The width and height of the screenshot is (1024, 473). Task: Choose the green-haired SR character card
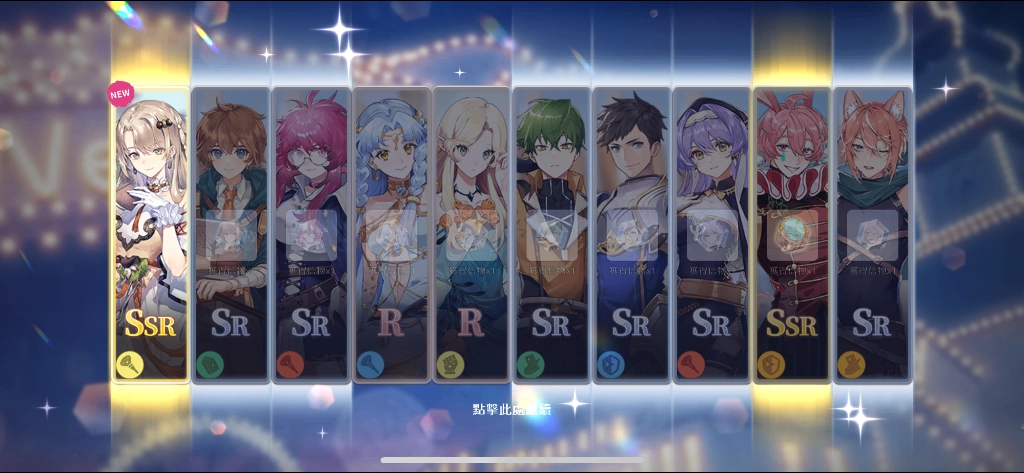click(x=551, y=235)
